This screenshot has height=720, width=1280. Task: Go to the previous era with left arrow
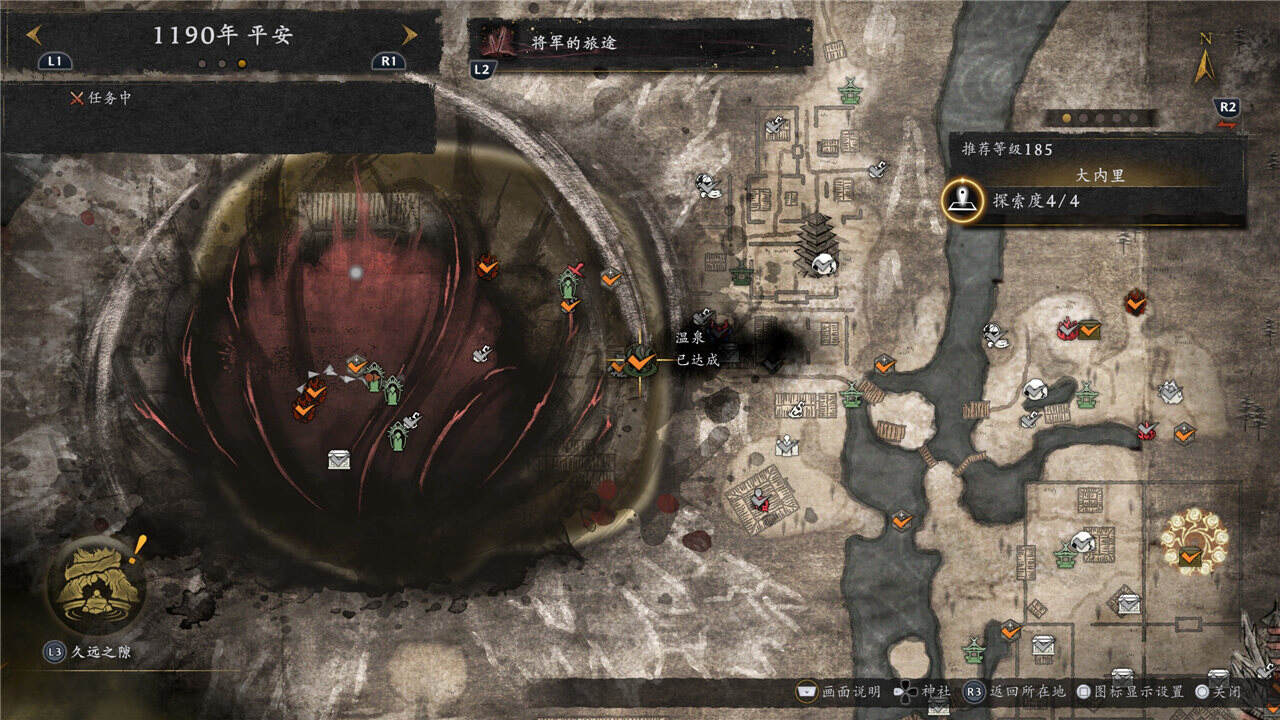coord(34,35)
